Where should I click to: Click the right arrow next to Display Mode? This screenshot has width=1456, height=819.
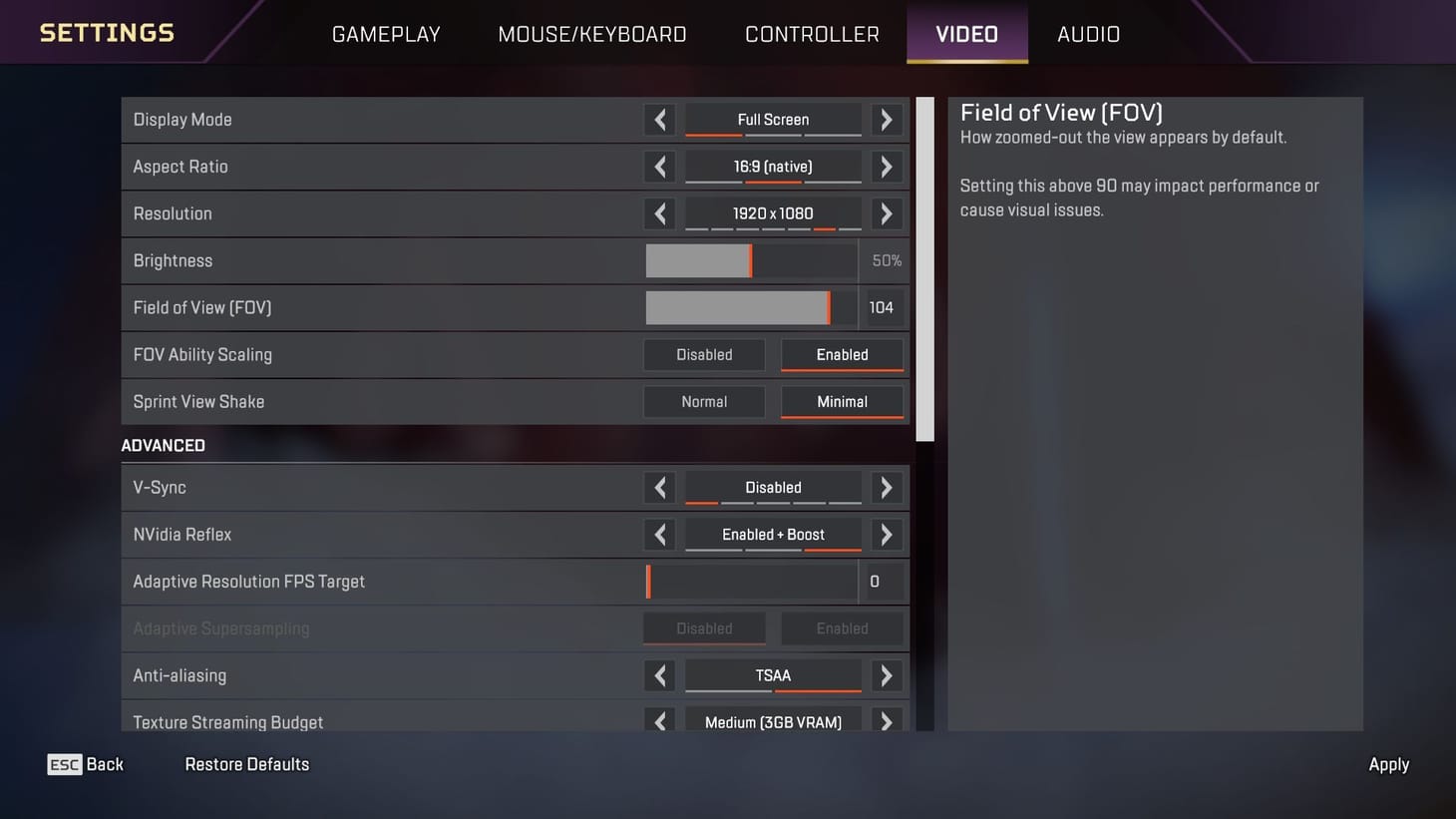886,120
